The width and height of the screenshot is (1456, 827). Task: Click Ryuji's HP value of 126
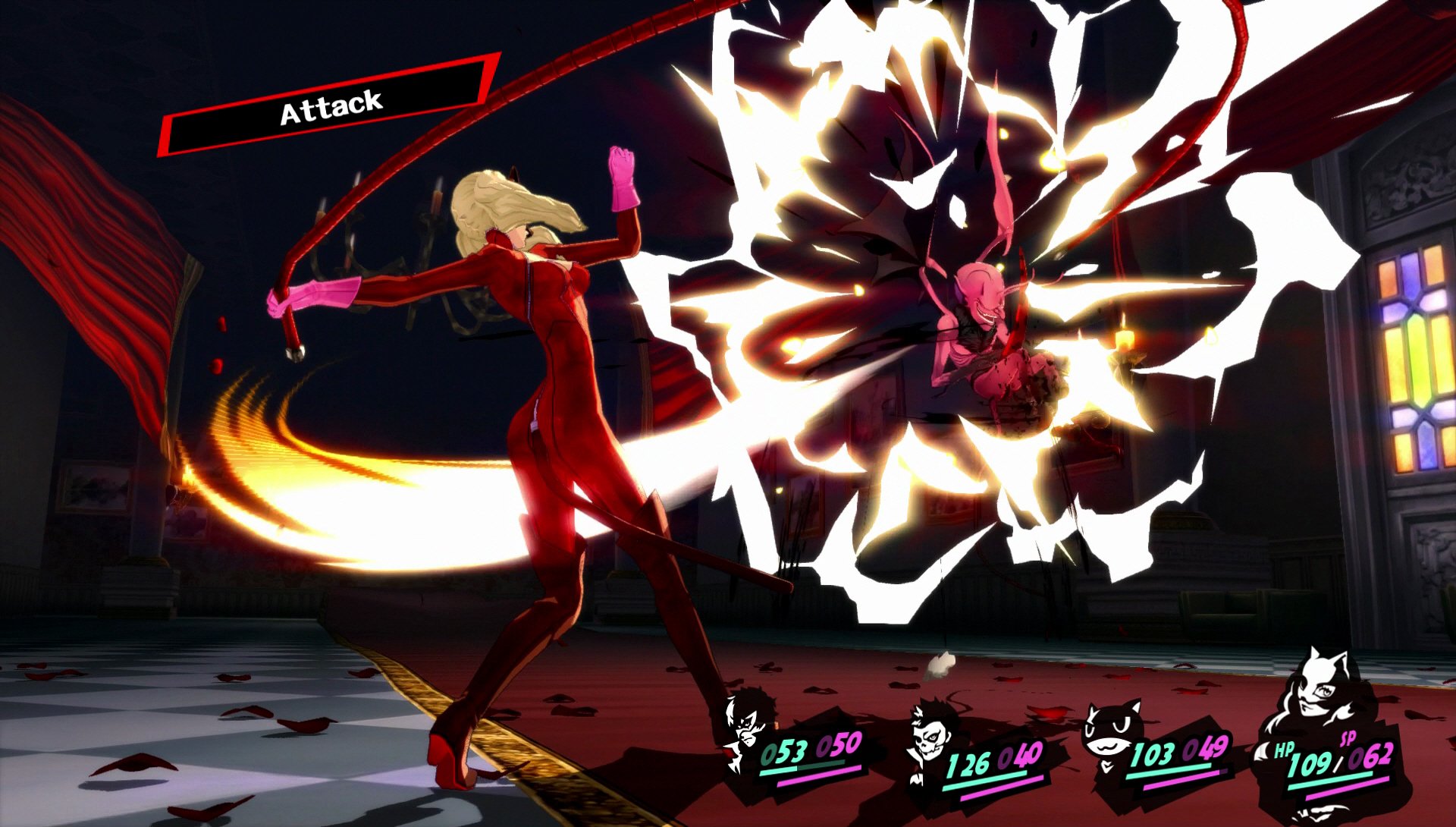coord(971,765)
